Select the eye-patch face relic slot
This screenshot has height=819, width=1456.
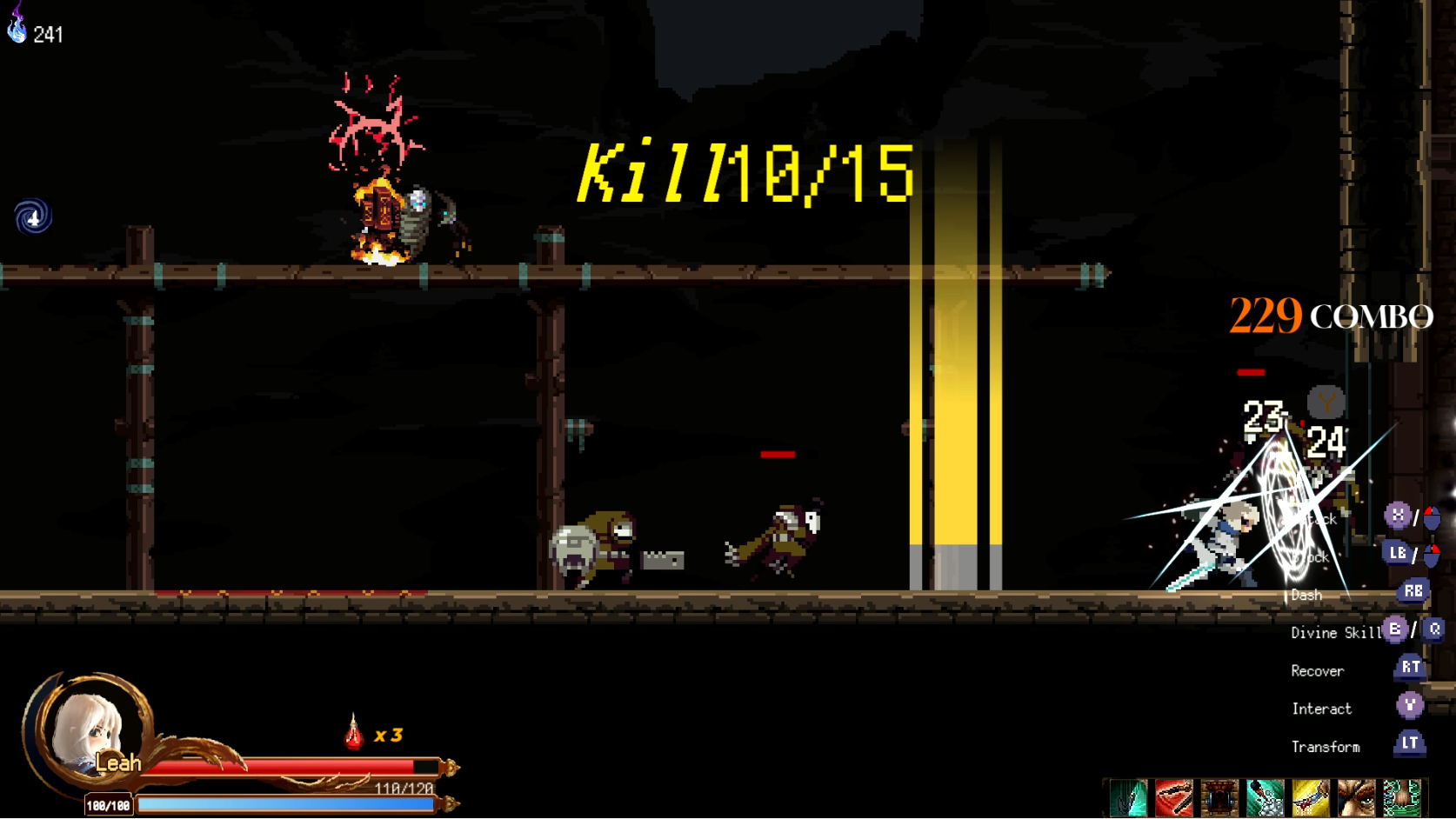click(1356, 798)
